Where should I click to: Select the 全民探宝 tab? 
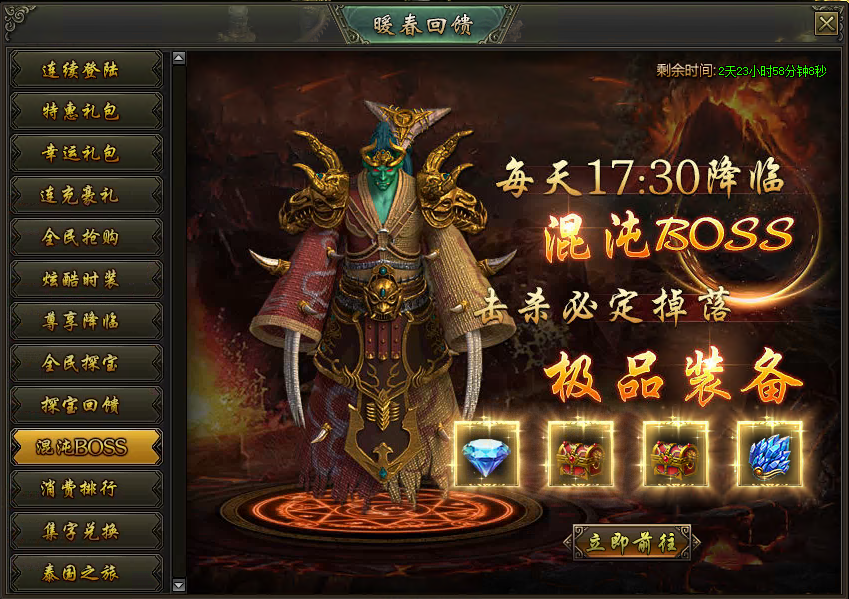(86, 363)
